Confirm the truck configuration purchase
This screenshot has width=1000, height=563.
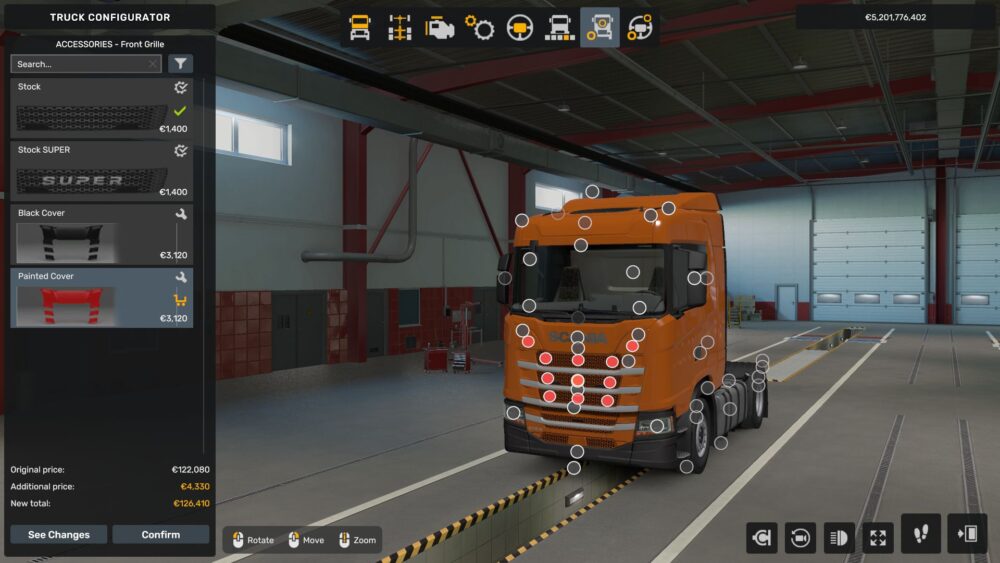(x=160, y=535)
